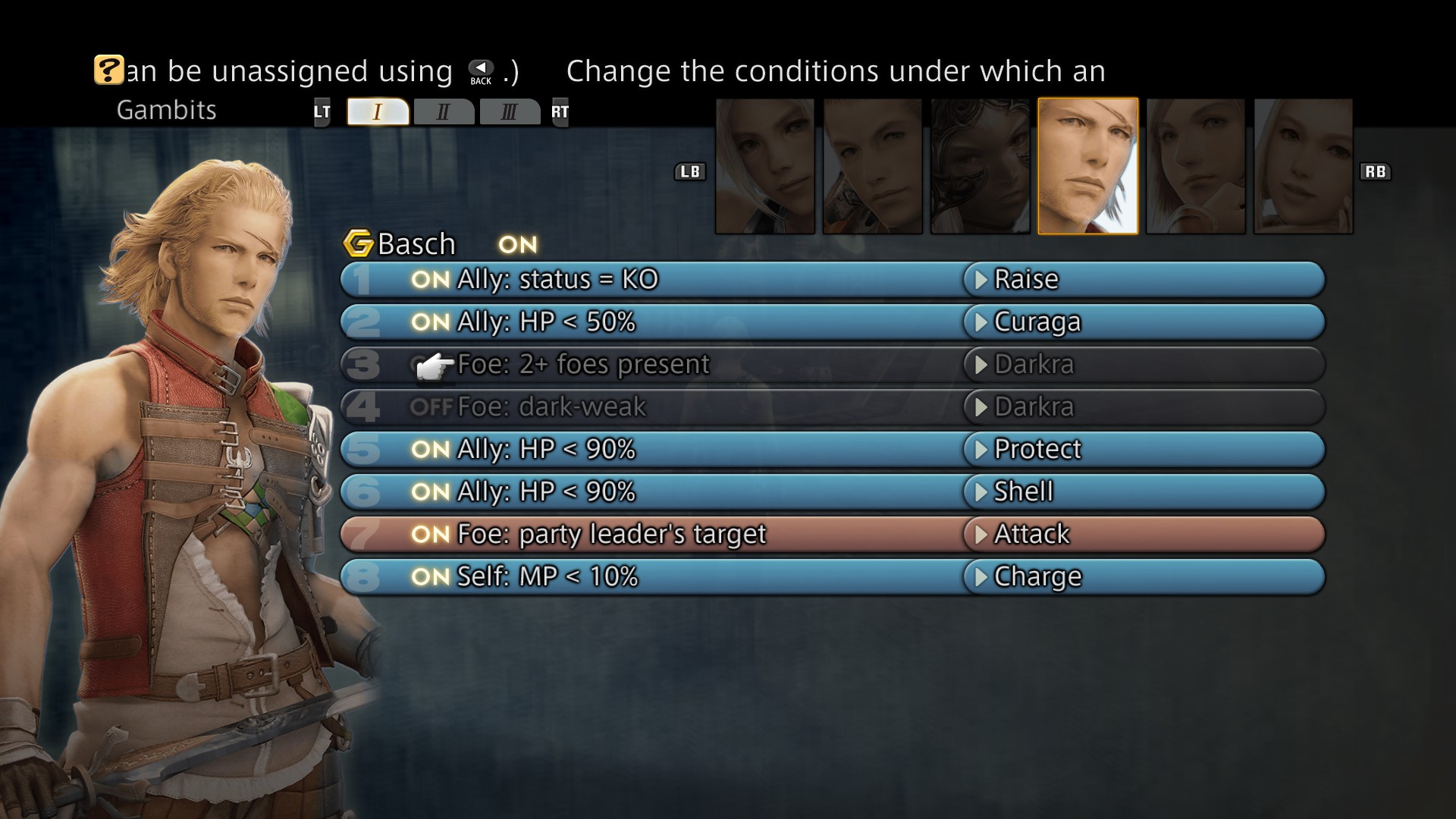The width and height of the screenshot is (1456, 819).
Task: Select Vaan's portrait at the top
Action: click(x=765, y=167)
